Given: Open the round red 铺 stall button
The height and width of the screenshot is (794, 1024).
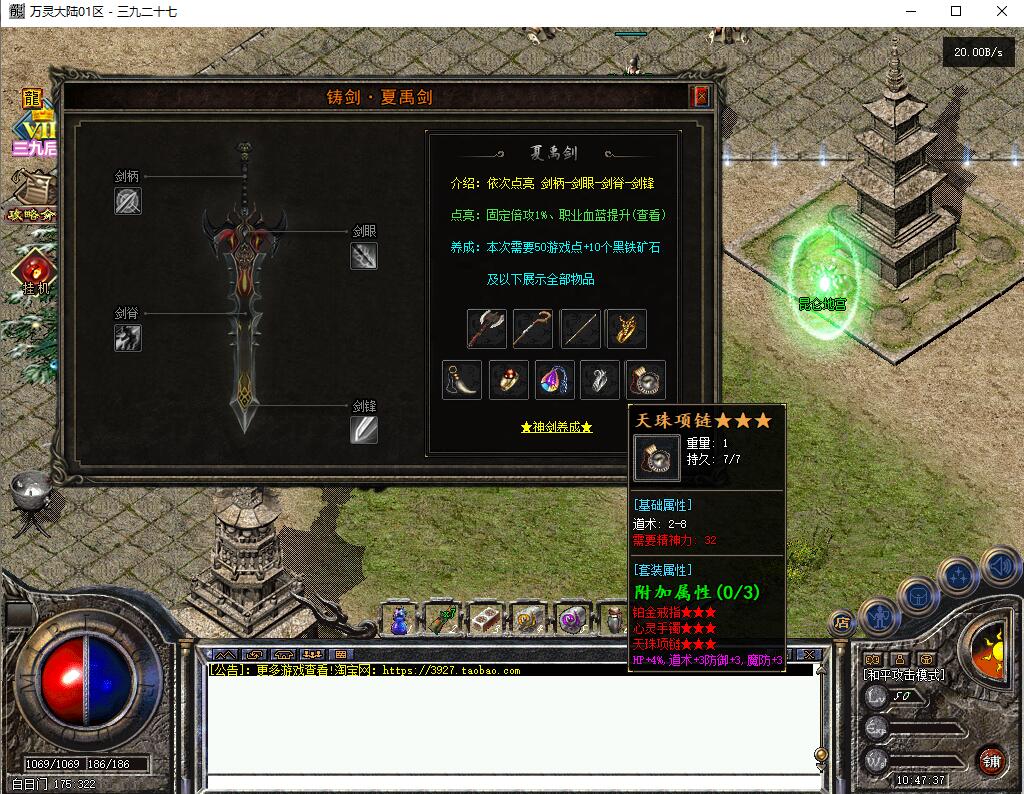Looking at the screenshot, I should coord(991,761).
